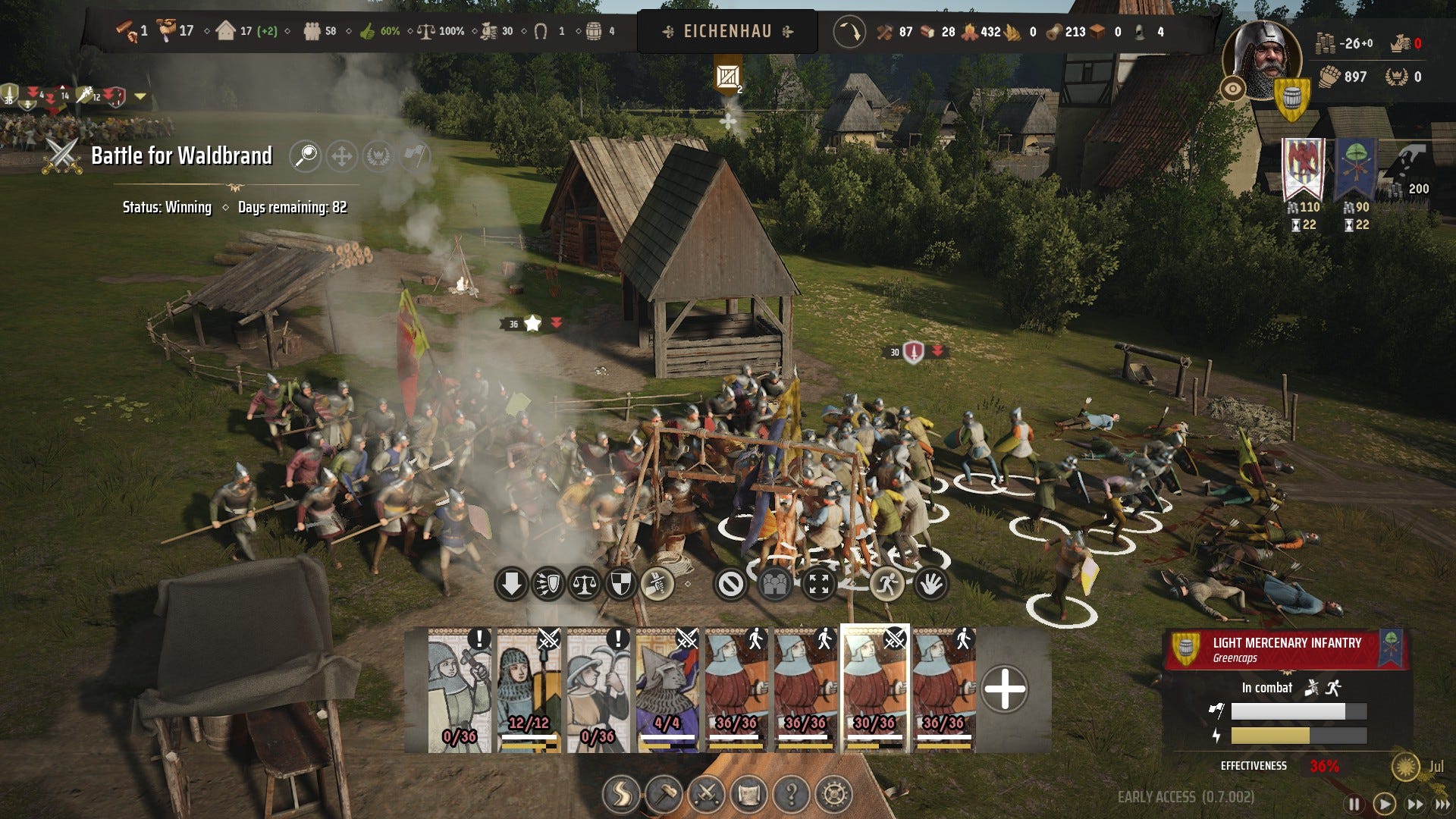This screenshot has height=819, width=1456.
Task: Click the lord portrait in top corner
Action: click(x=1261, y=59)
